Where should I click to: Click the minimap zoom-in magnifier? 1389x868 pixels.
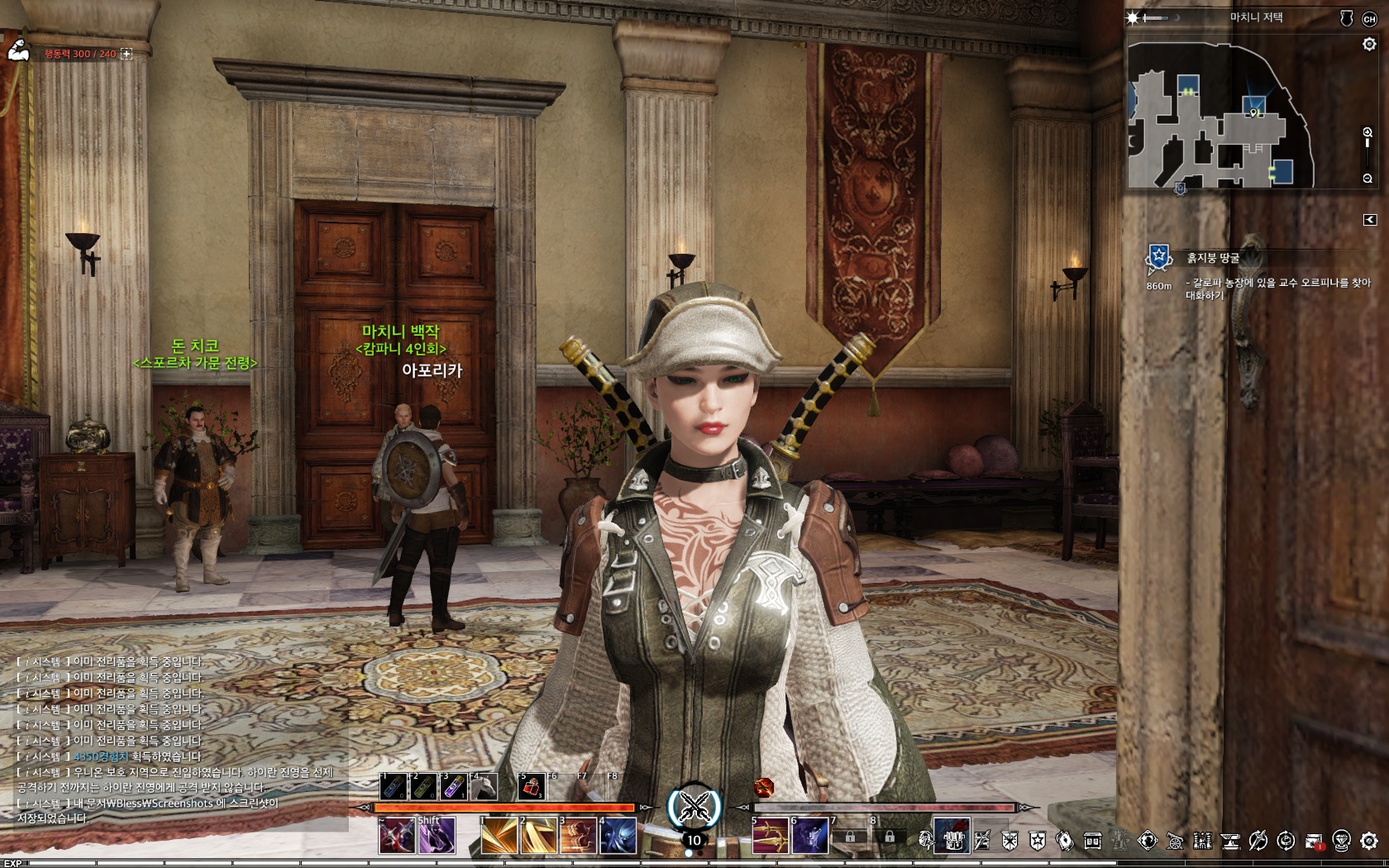coord(1368,132)
